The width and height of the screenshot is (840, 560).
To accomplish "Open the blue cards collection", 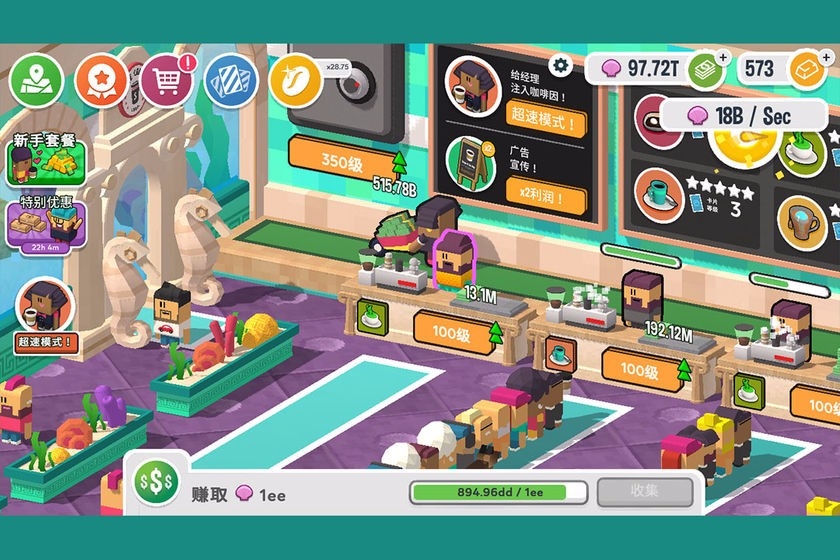I will click(x=231, y=81).
